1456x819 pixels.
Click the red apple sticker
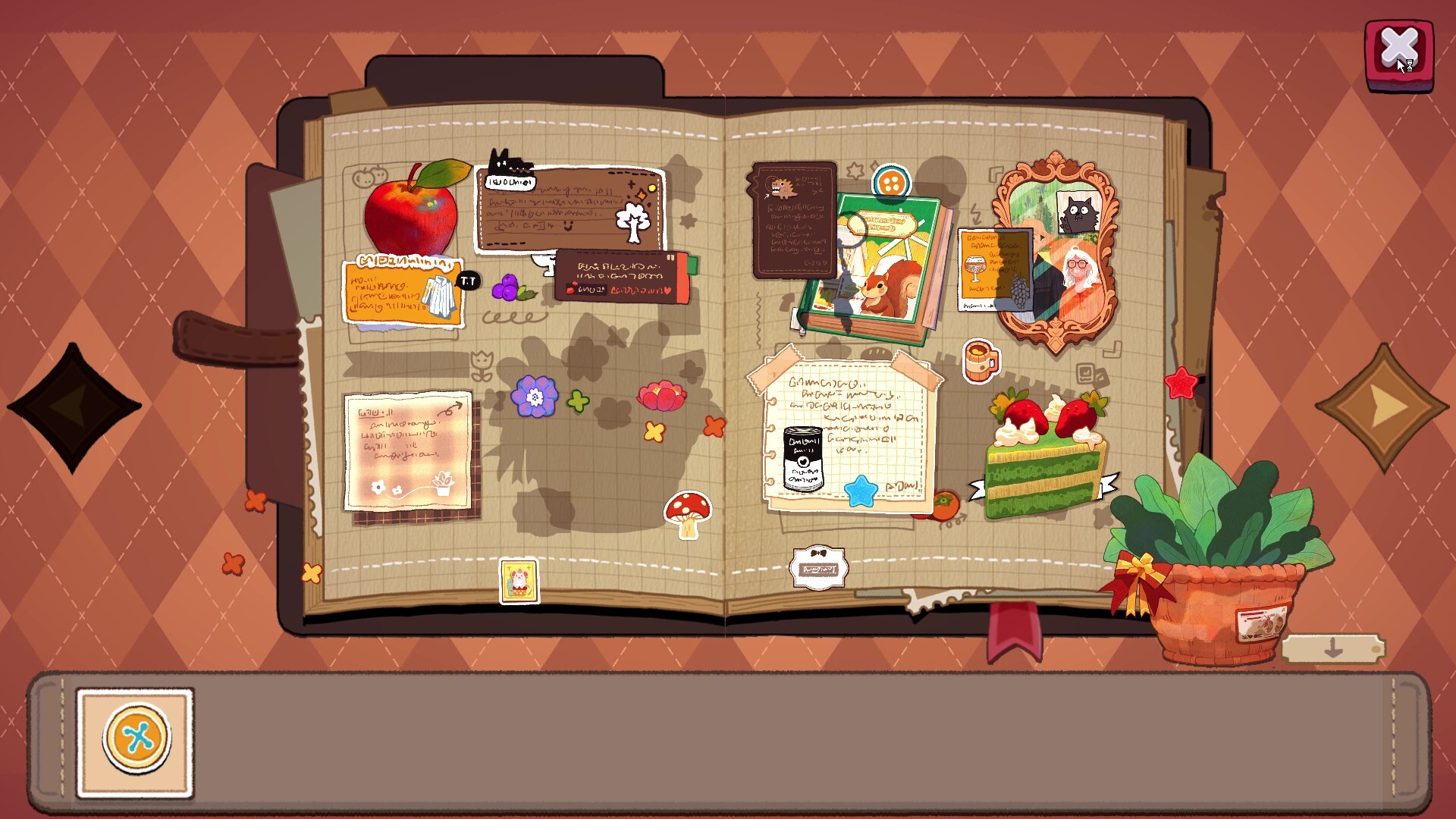click(x=412, y=216)
